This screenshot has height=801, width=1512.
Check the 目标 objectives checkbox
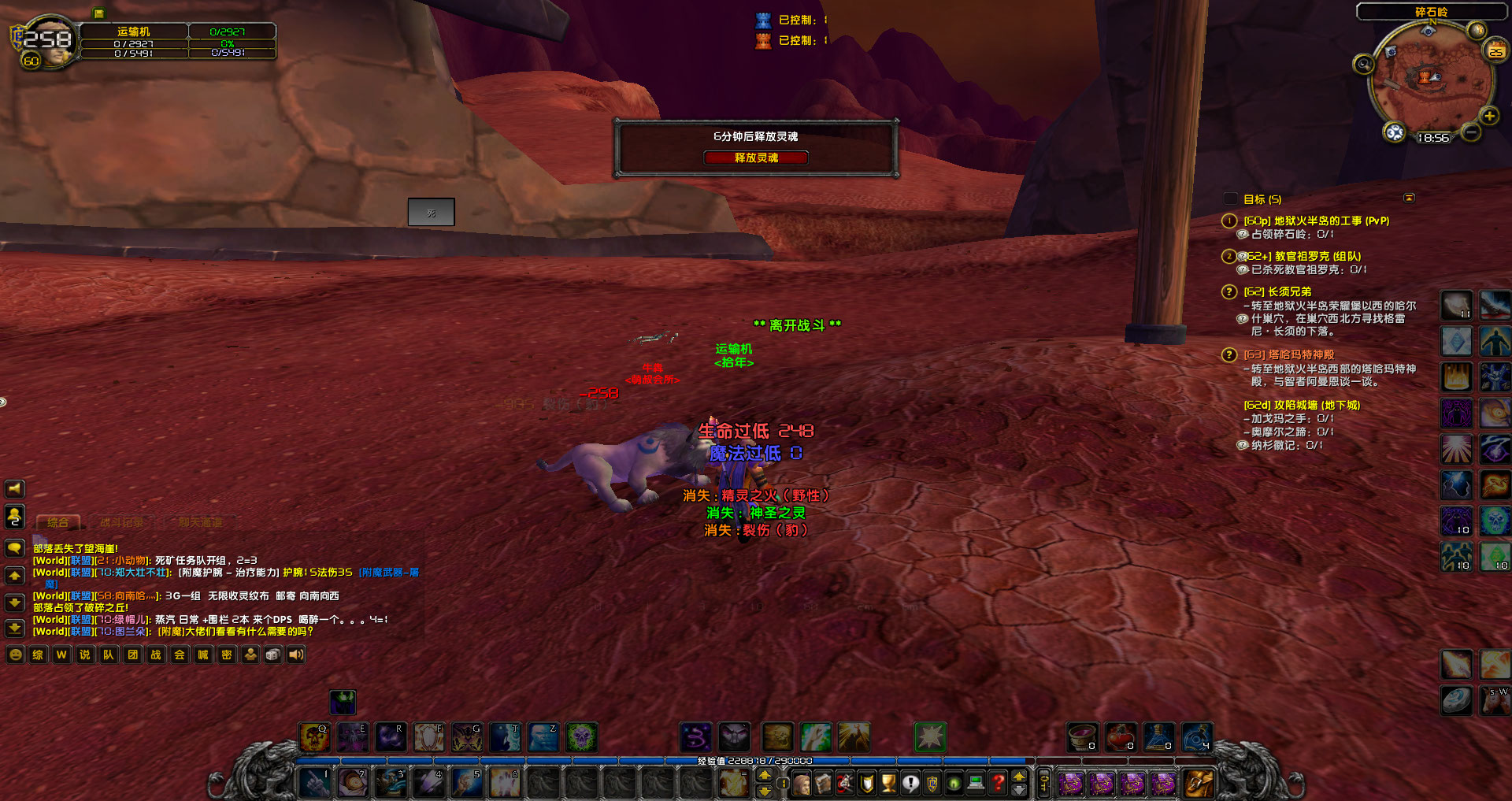click(x=1231, y=198)
